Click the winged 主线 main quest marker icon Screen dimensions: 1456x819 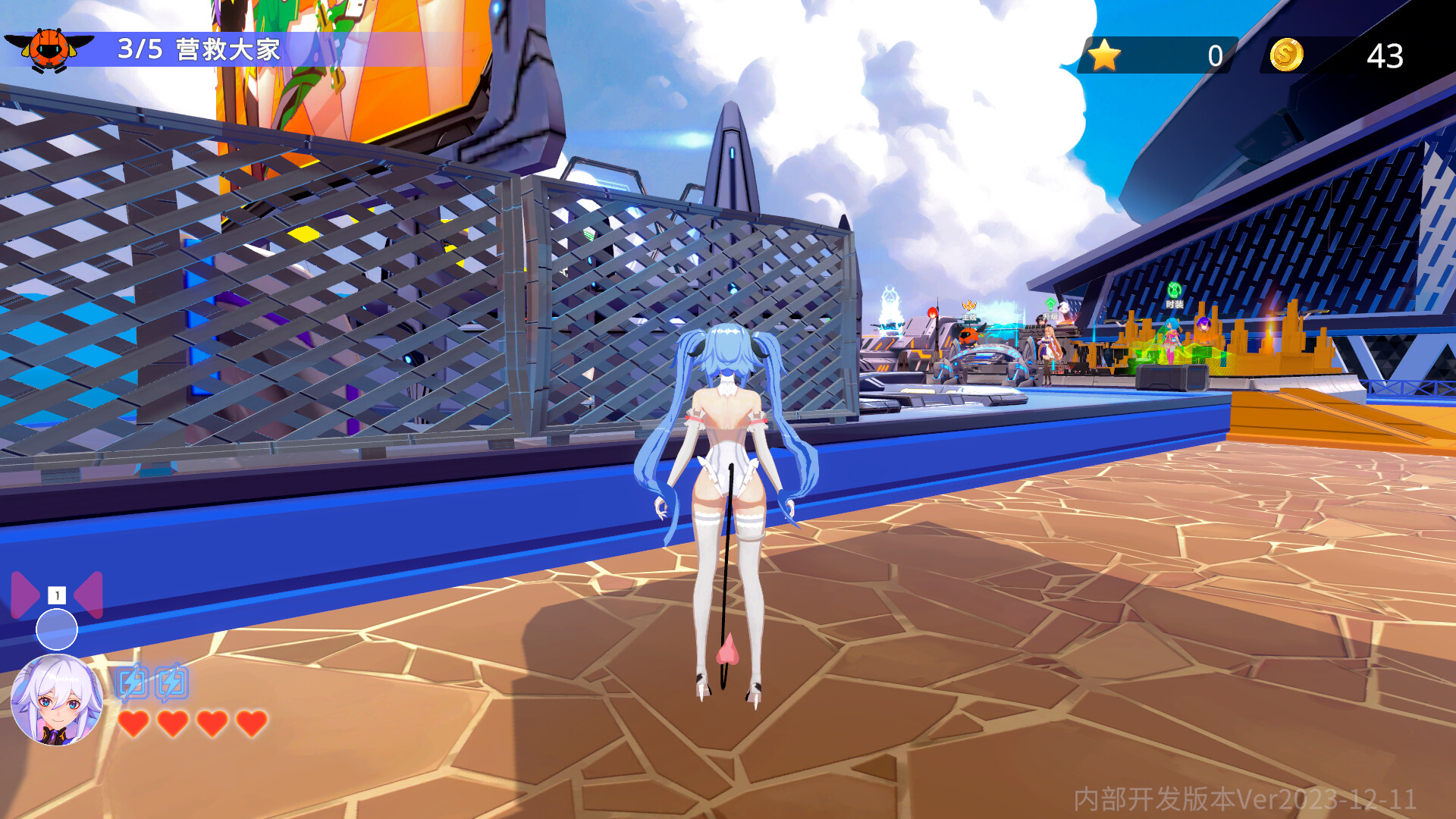coord(969,305)
